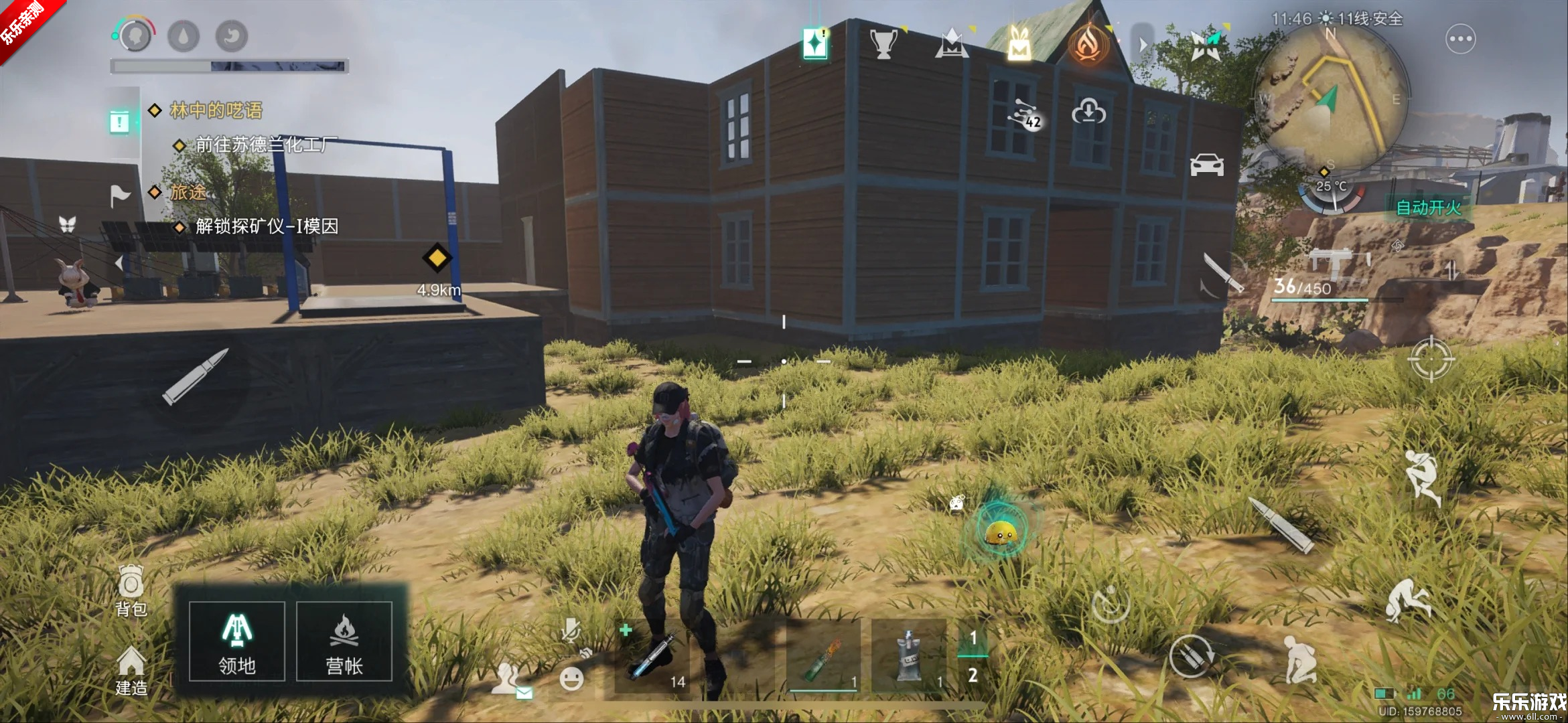Choose the 营帐 camp button
The height and width of the screenshot is (723, 1568).
point(344,641)
